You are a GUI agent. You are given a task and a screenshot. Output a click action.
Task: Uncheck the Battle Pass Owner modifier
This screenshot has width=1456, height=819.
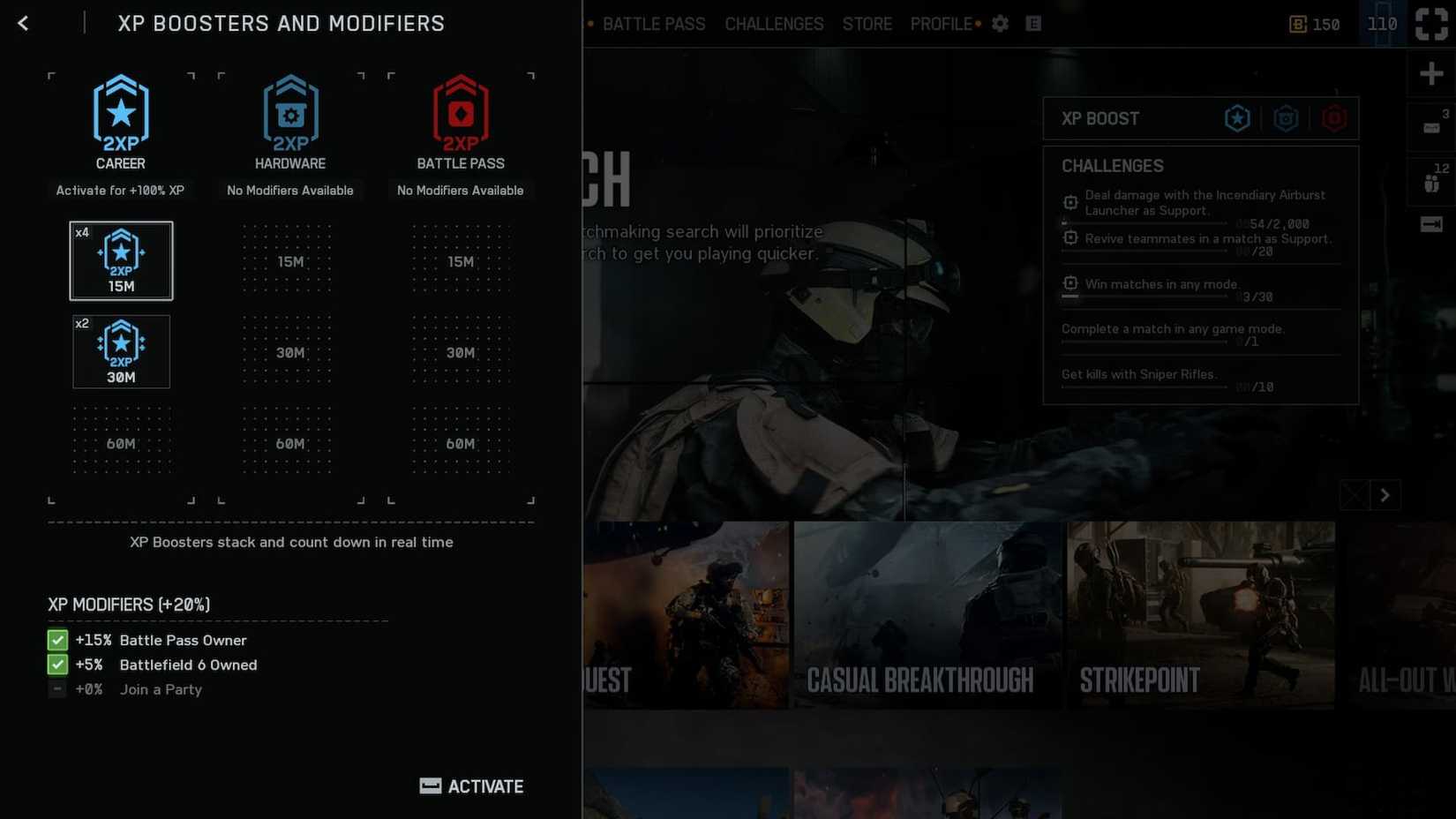pyautogui.click(x=56, y=640)
